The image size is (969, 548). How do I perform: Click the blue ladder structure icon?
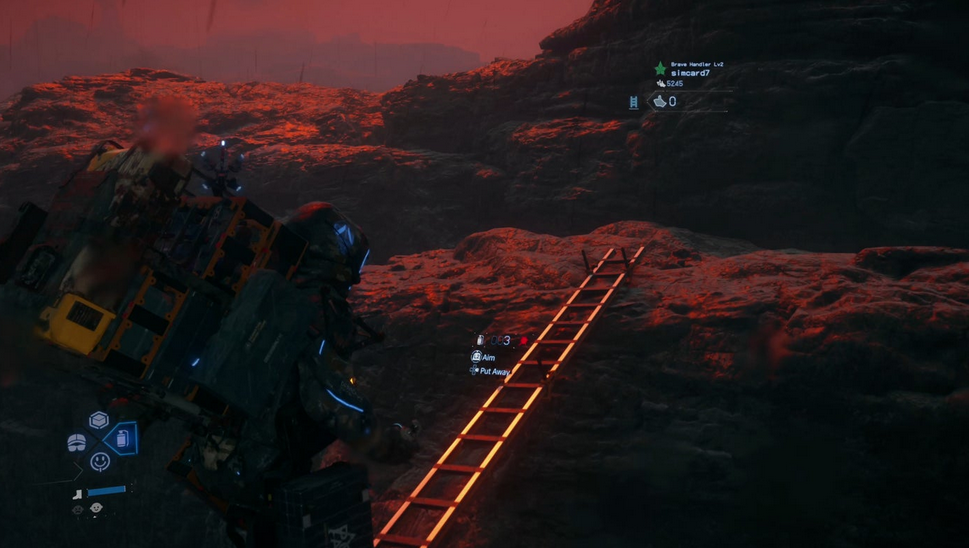coord(634,101)
